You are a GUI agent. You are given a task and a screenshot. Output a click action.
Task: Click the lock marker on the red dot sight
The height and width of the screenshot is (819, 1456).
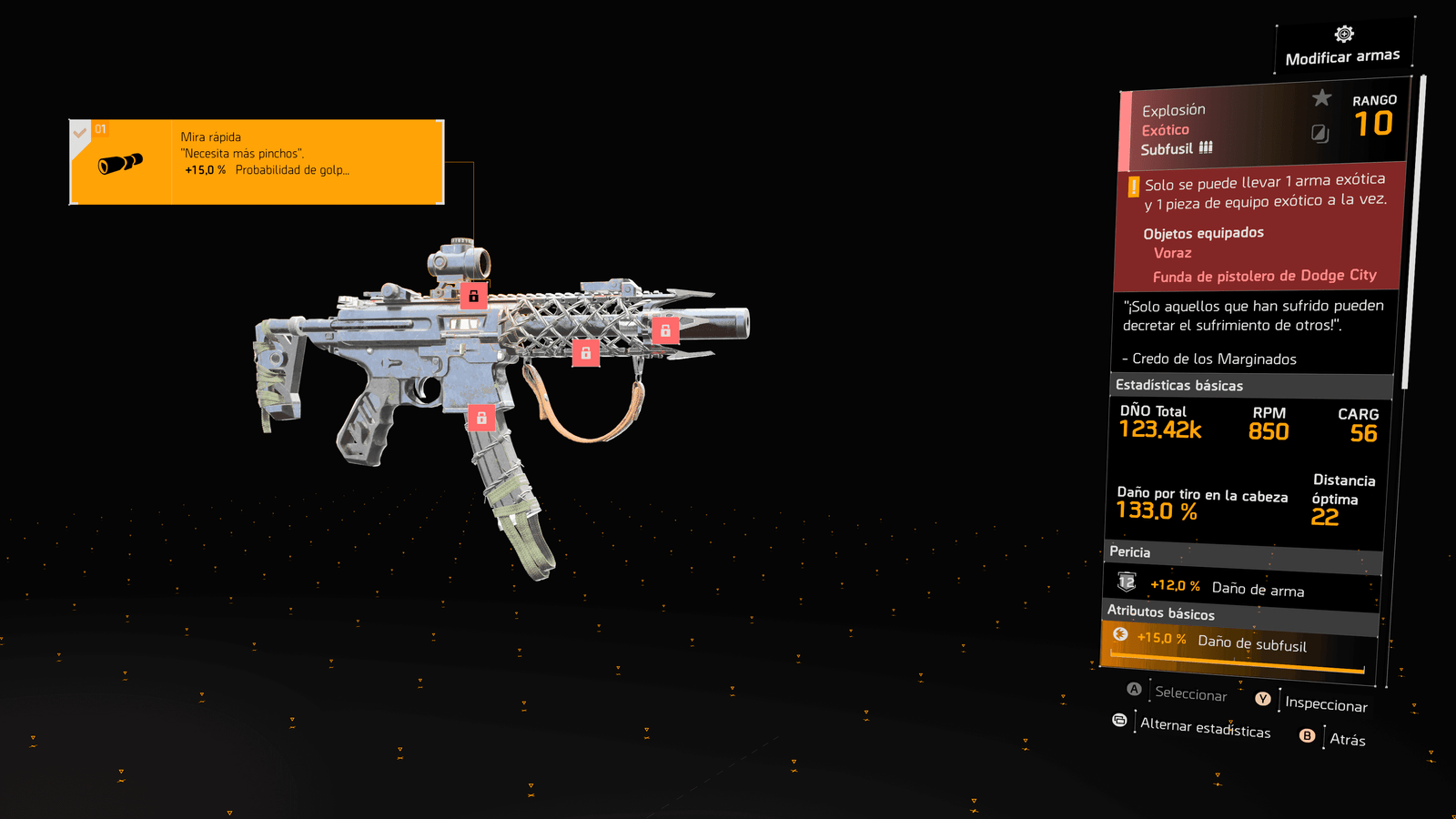click(x=473, y=296)
